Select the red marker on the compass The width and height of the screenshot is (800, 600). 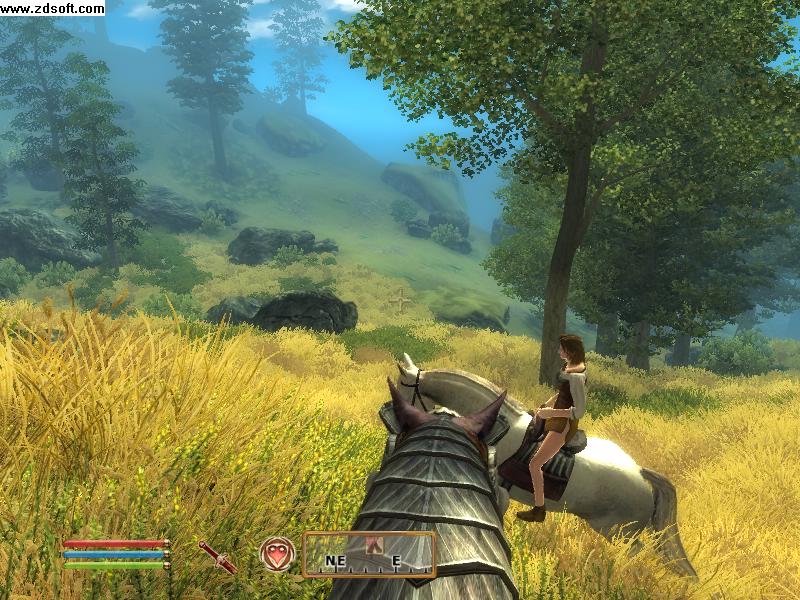tap(378, 545)
